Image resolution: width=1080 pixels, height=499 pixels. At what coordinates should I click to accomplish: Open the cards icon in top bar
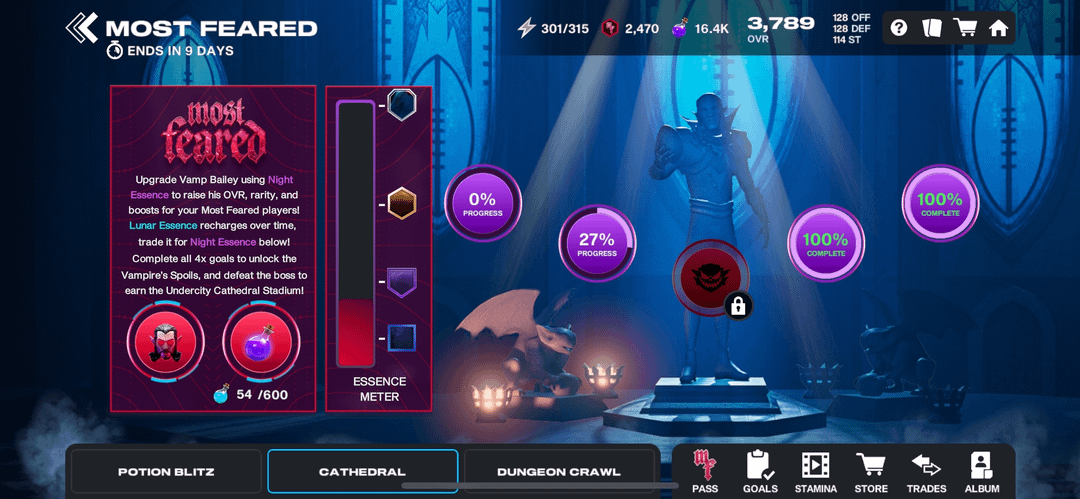coord(931,27)
